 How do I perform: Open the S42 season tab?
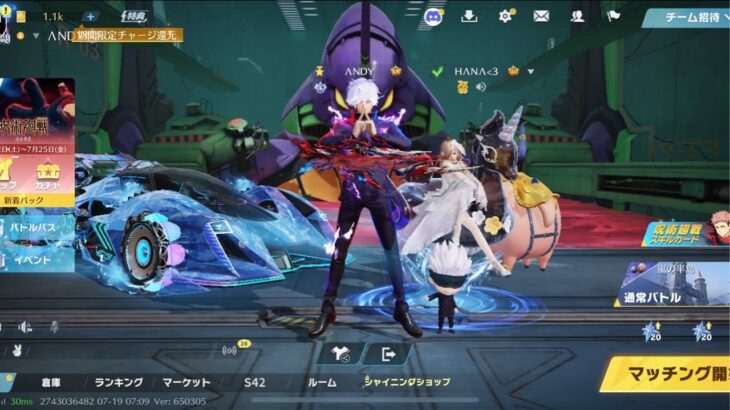(255, 382)
